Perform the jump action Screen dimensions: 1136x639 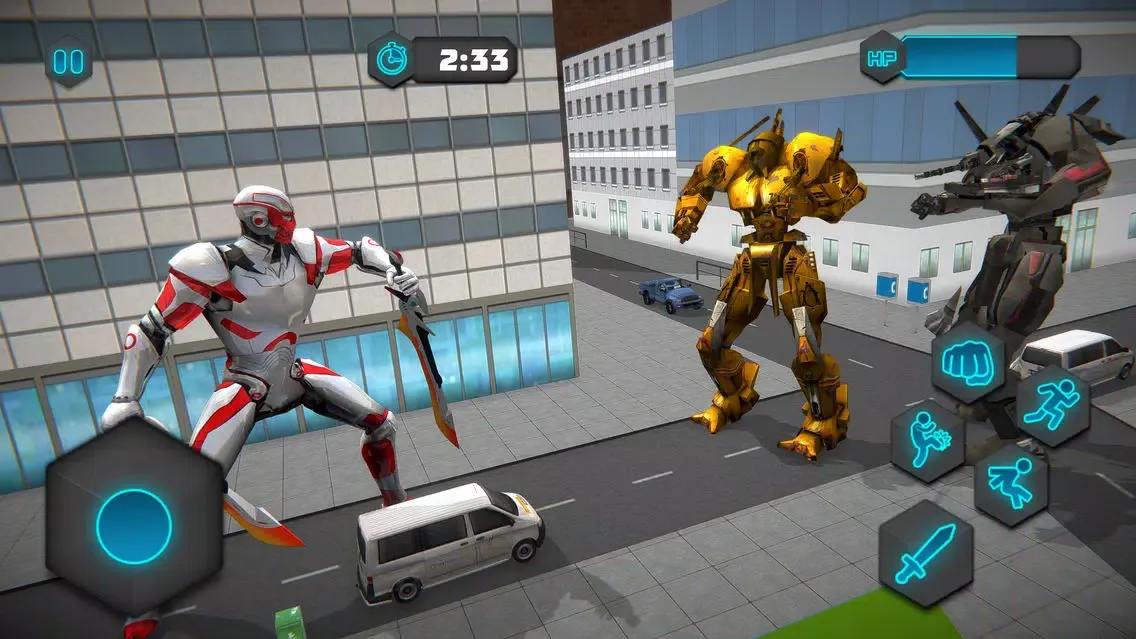point(1011,485)
